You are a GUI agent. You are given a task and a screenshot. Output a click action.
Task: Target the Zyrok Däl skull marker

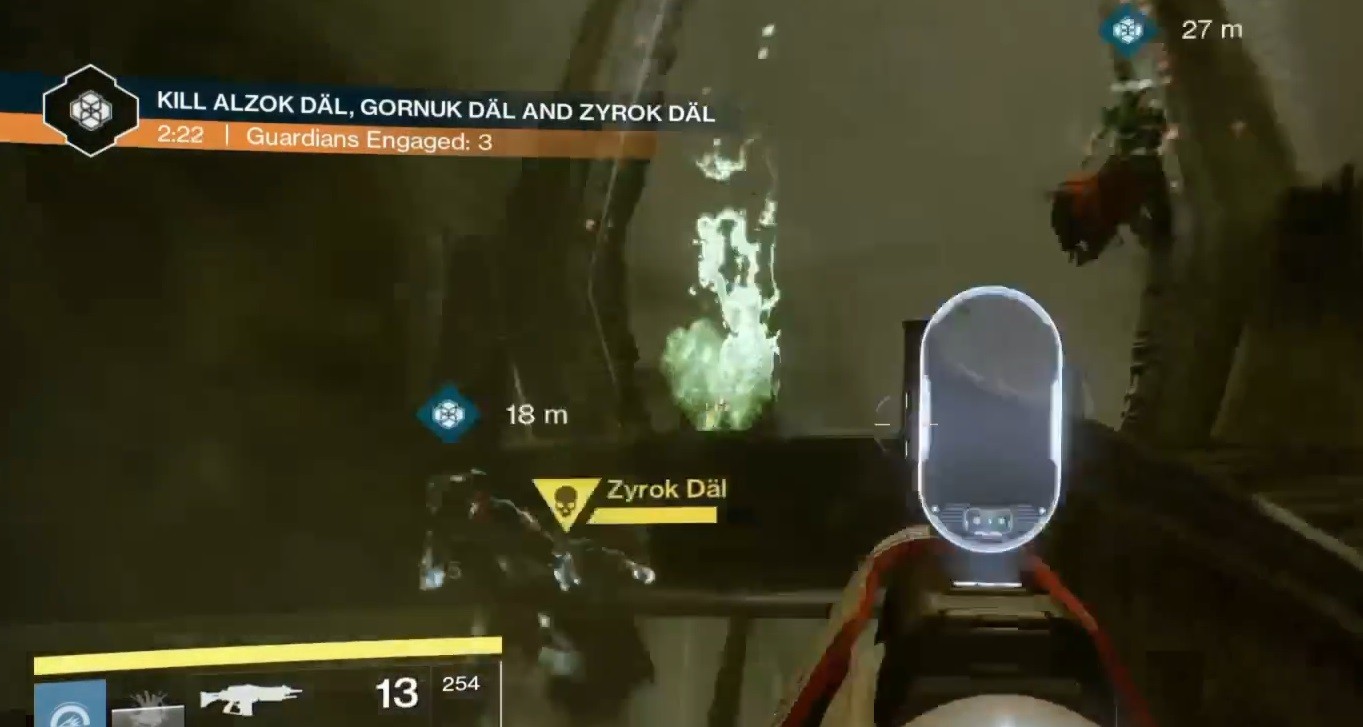[x=565, y=499]
